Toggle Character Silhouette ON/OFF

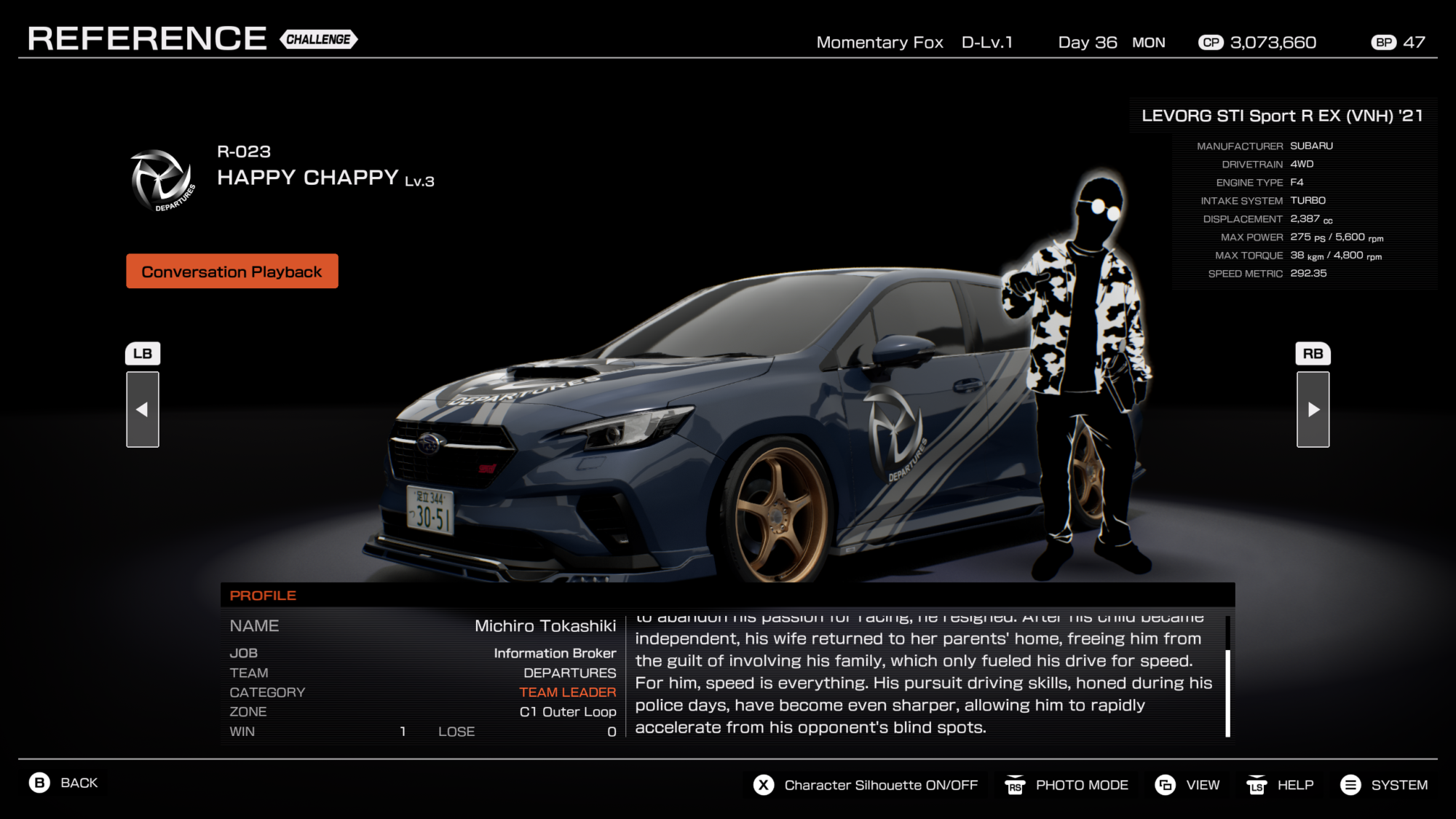pos(881,785)
